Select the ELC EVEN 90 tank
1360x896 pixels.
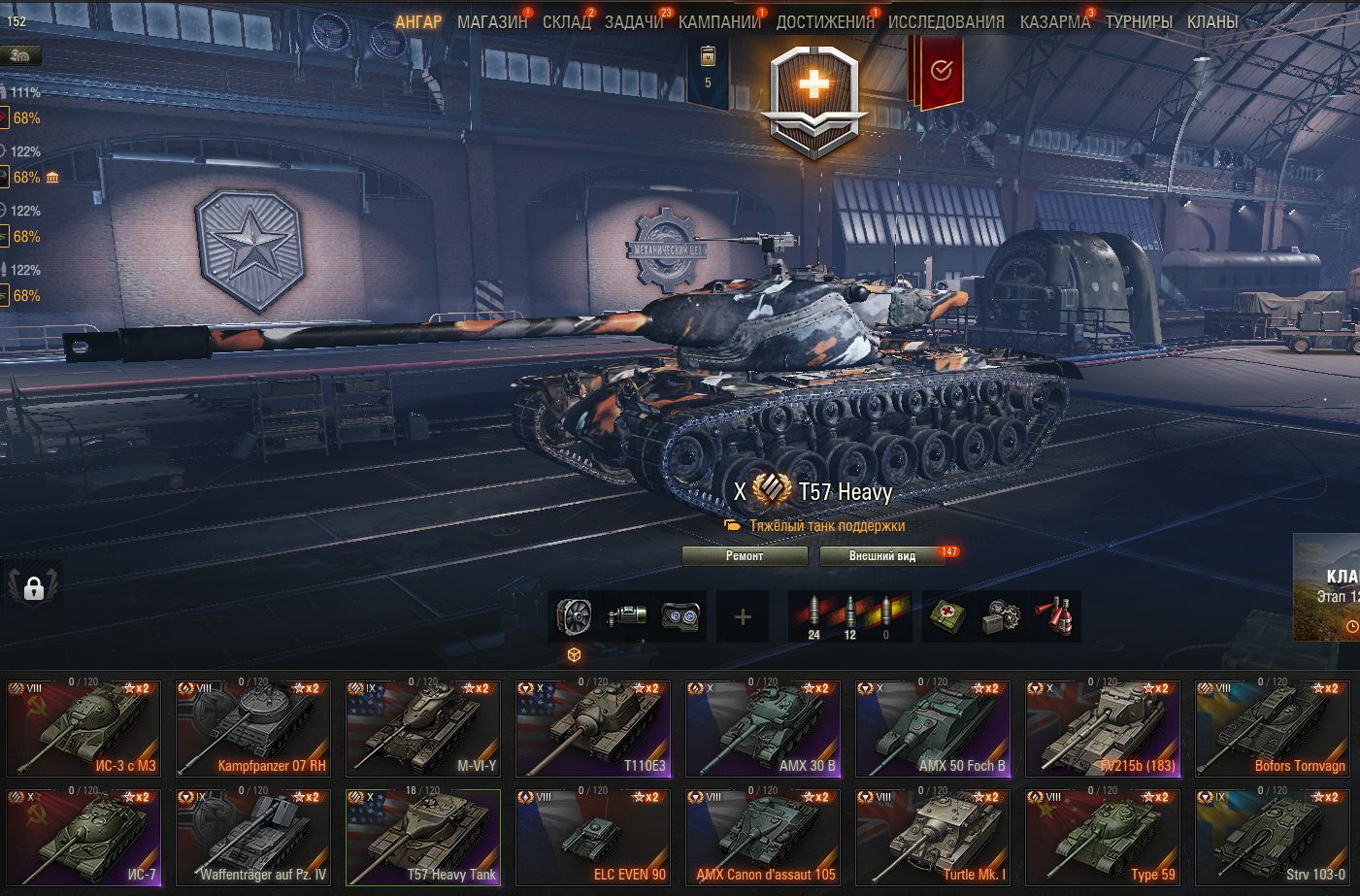coord(592,837)
